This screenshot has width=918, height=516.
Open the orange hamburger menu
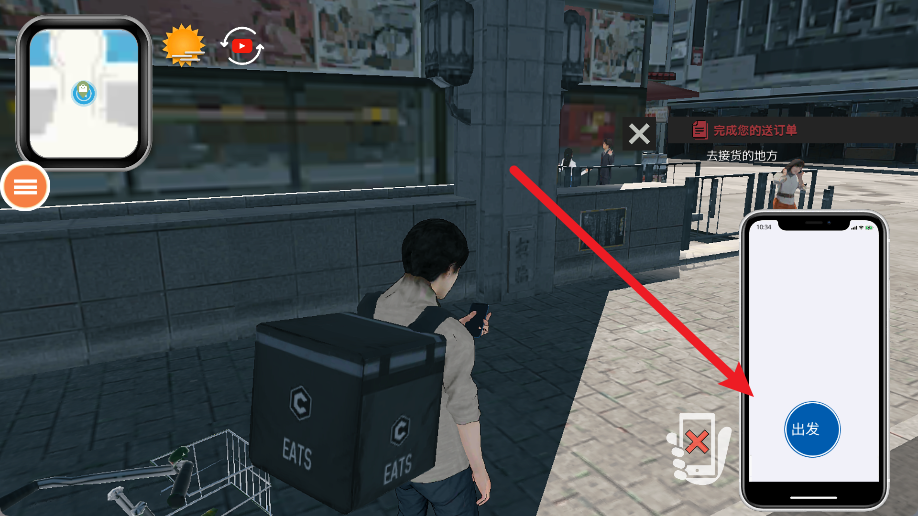26,185
